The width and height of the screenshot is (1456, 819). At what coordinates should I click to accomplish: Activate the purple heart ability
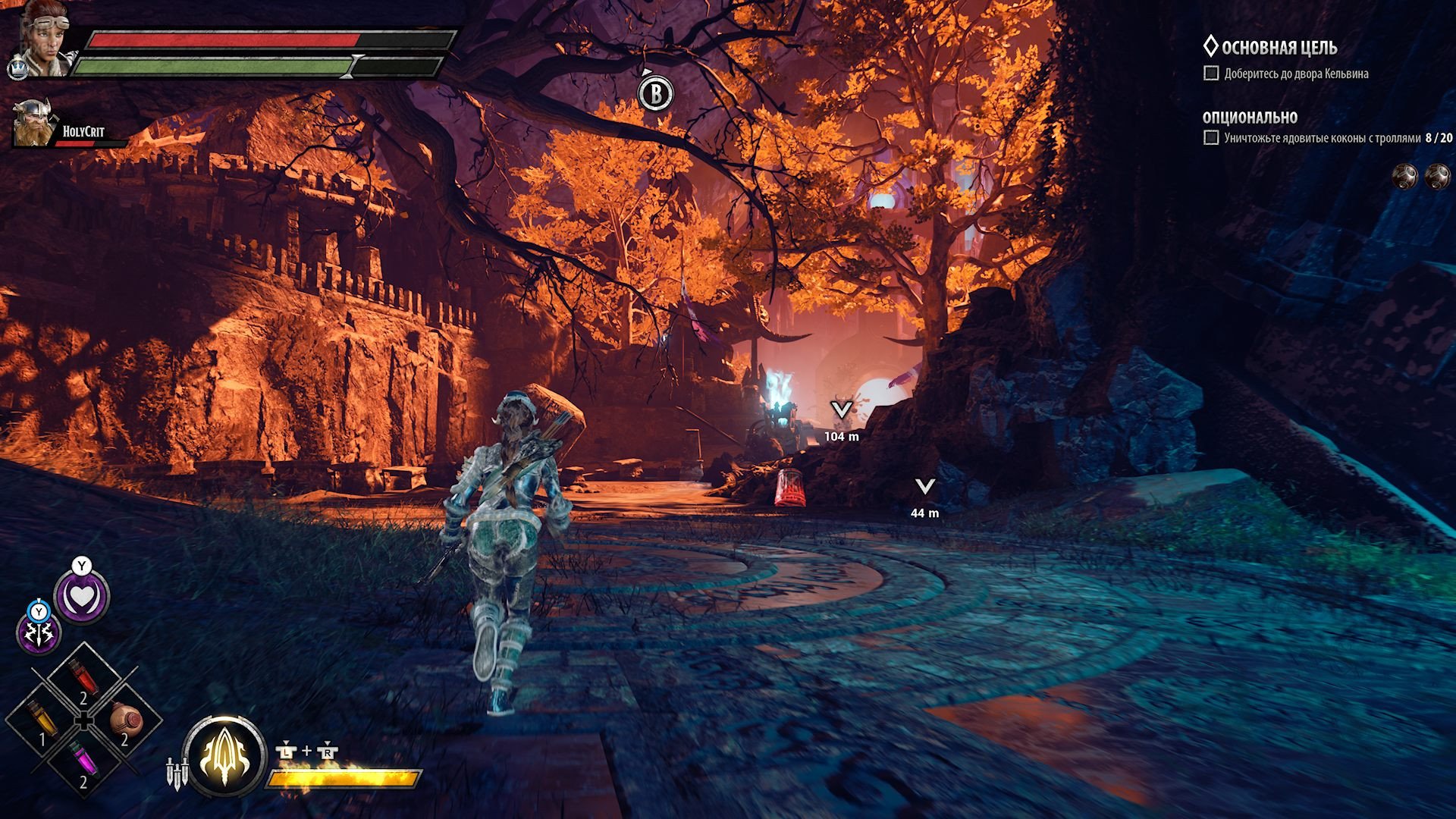pos(82,598)
